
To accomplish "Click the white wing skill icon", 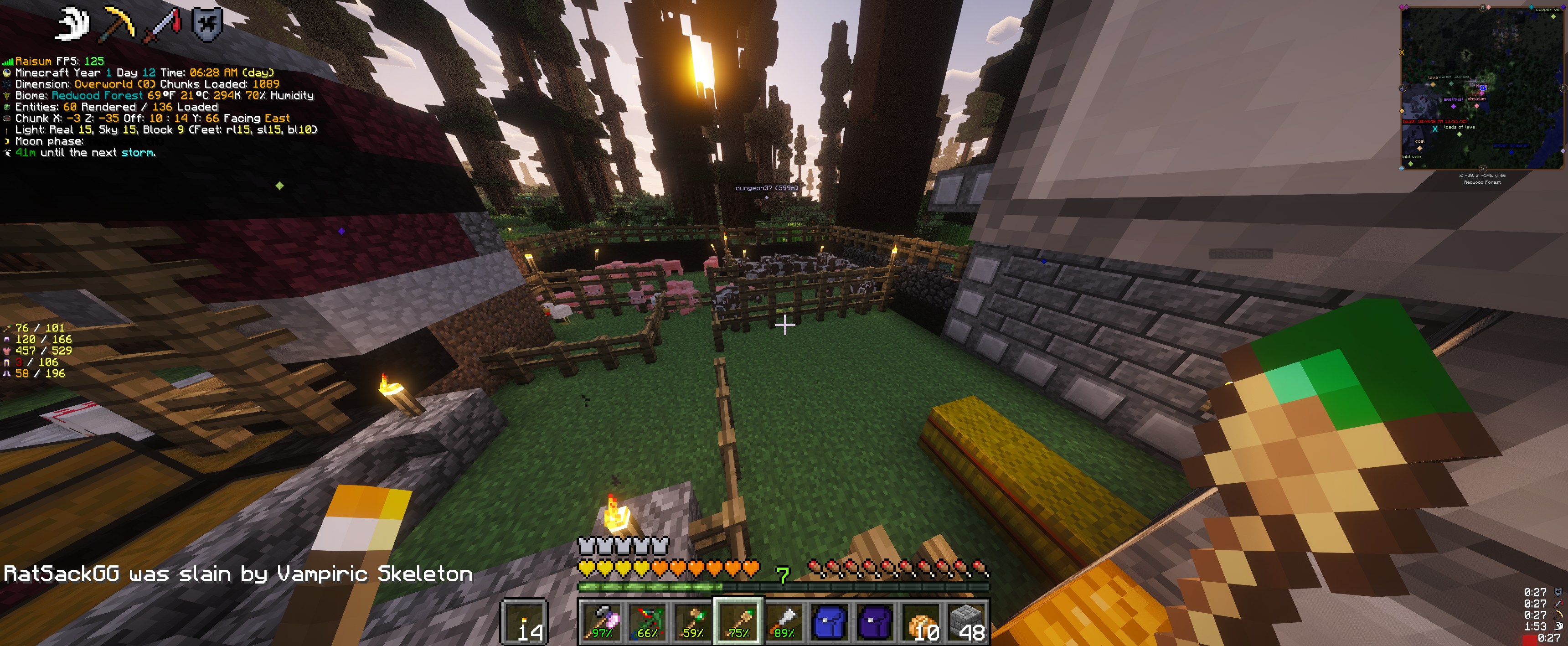I will pos(72,24).
